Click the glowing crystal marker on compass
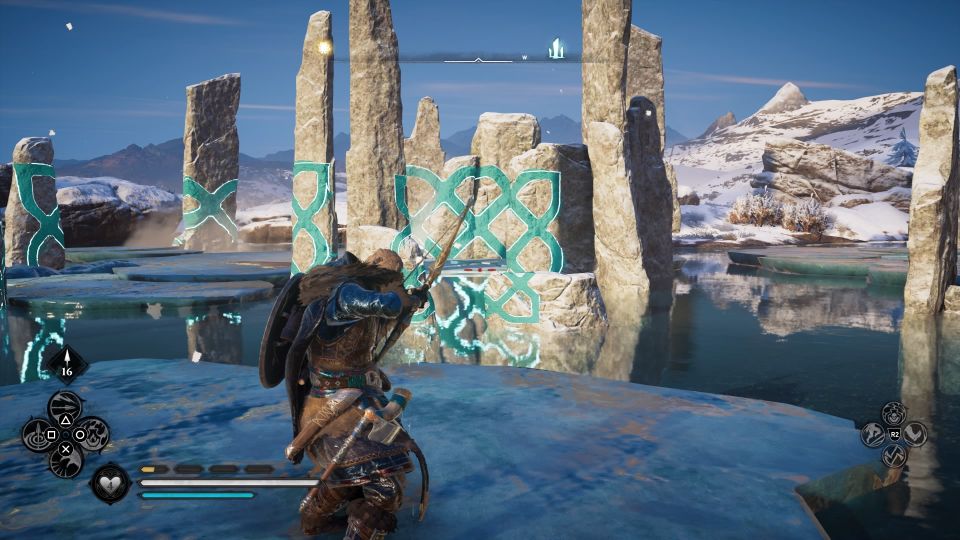960x540 pixels. tap(556, 47)
